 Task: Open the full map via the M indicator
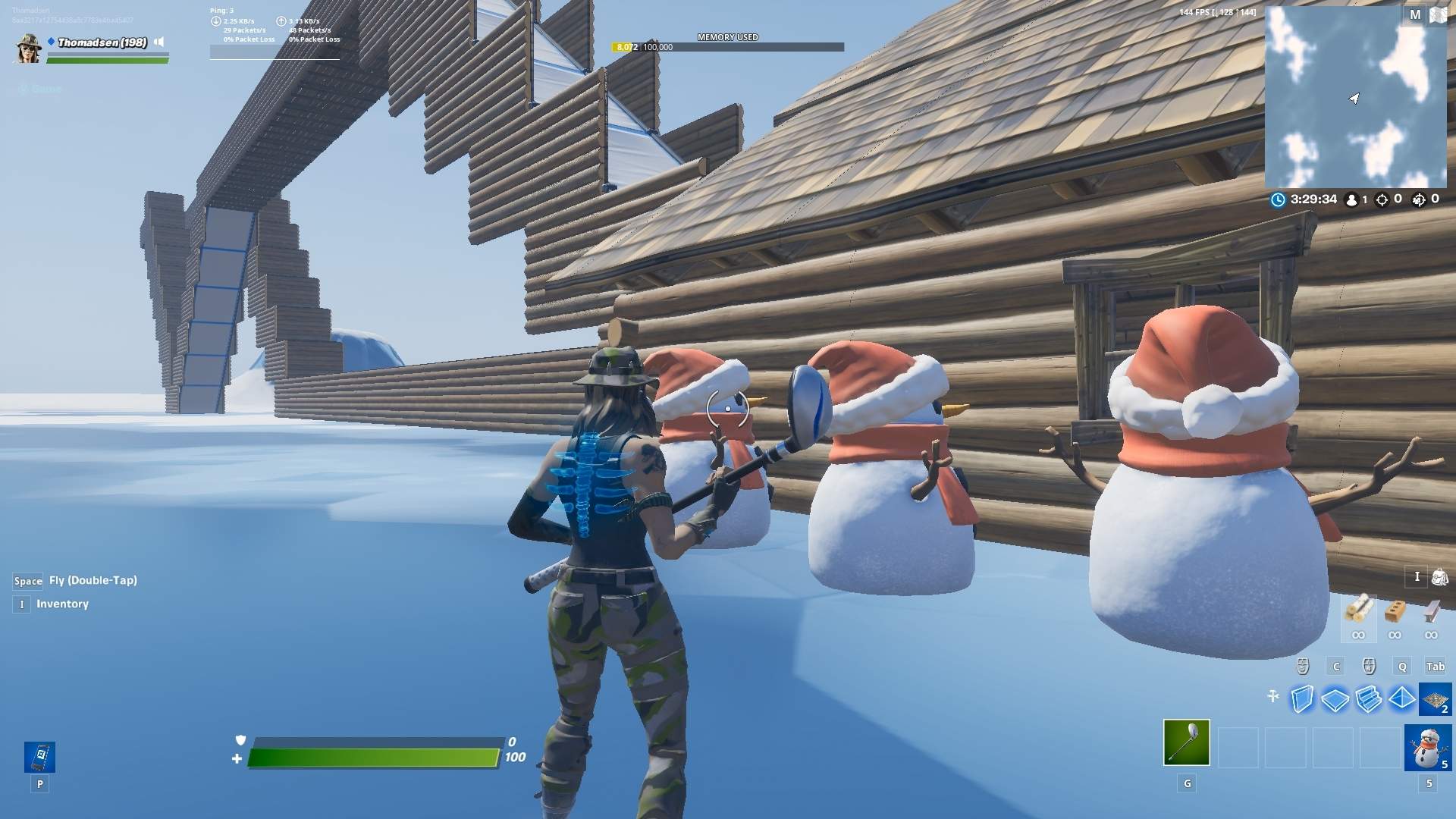pos(1415,14)
